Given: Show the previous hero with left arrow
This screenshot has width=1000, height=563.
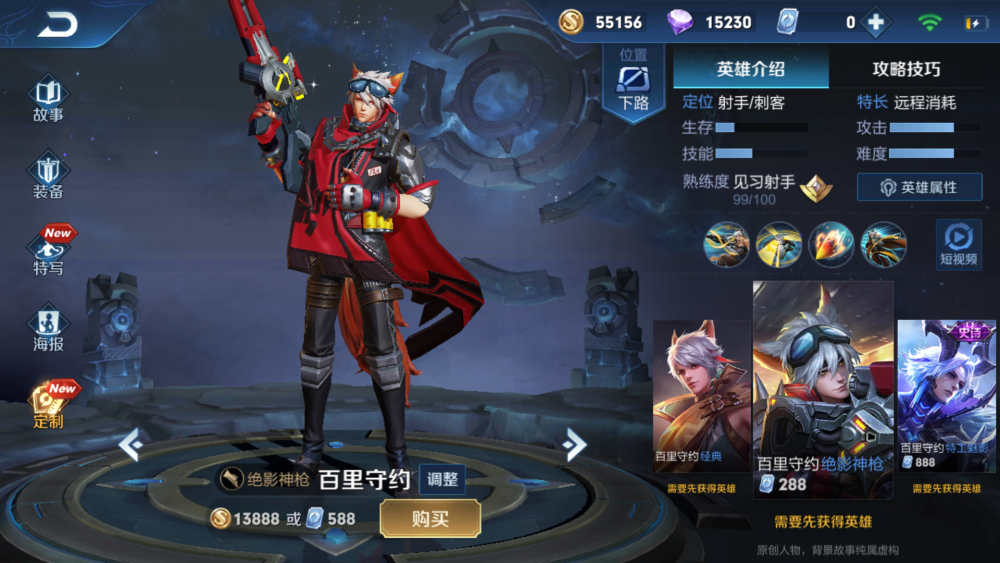Looking at the screenshot, I should pos(131,443).
